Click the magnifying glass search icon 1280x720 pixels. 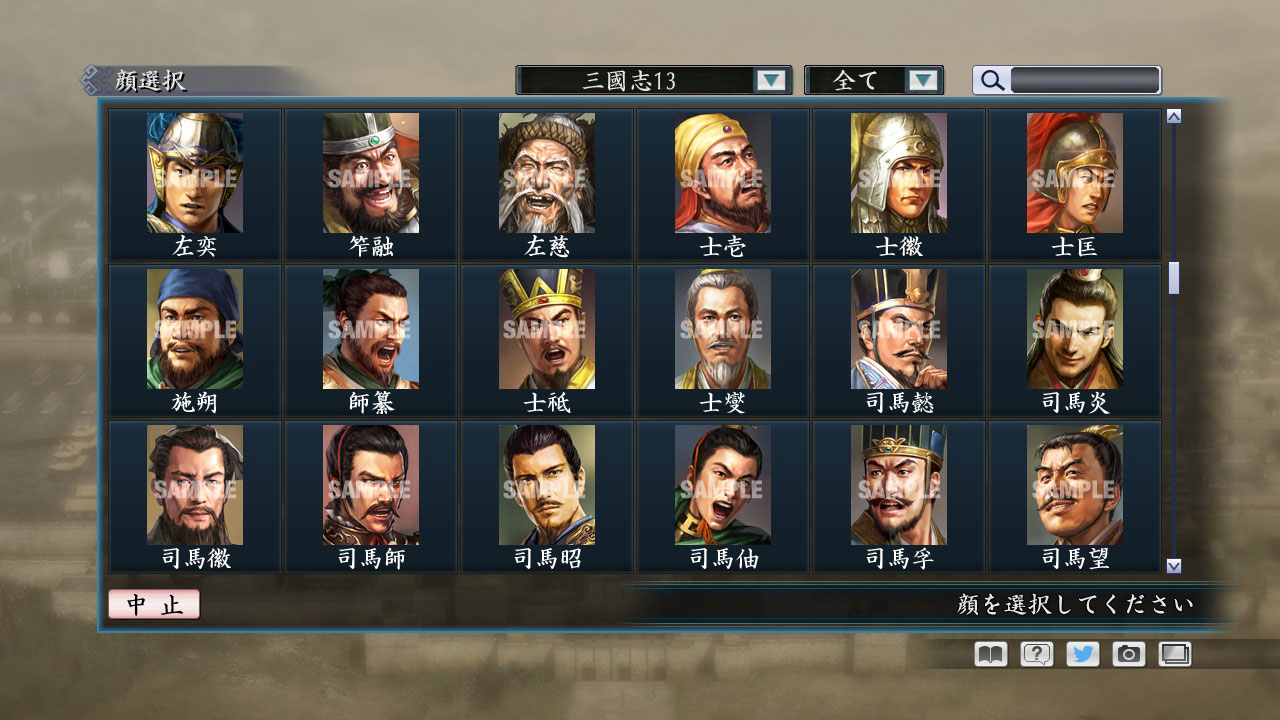pos(991,80)
